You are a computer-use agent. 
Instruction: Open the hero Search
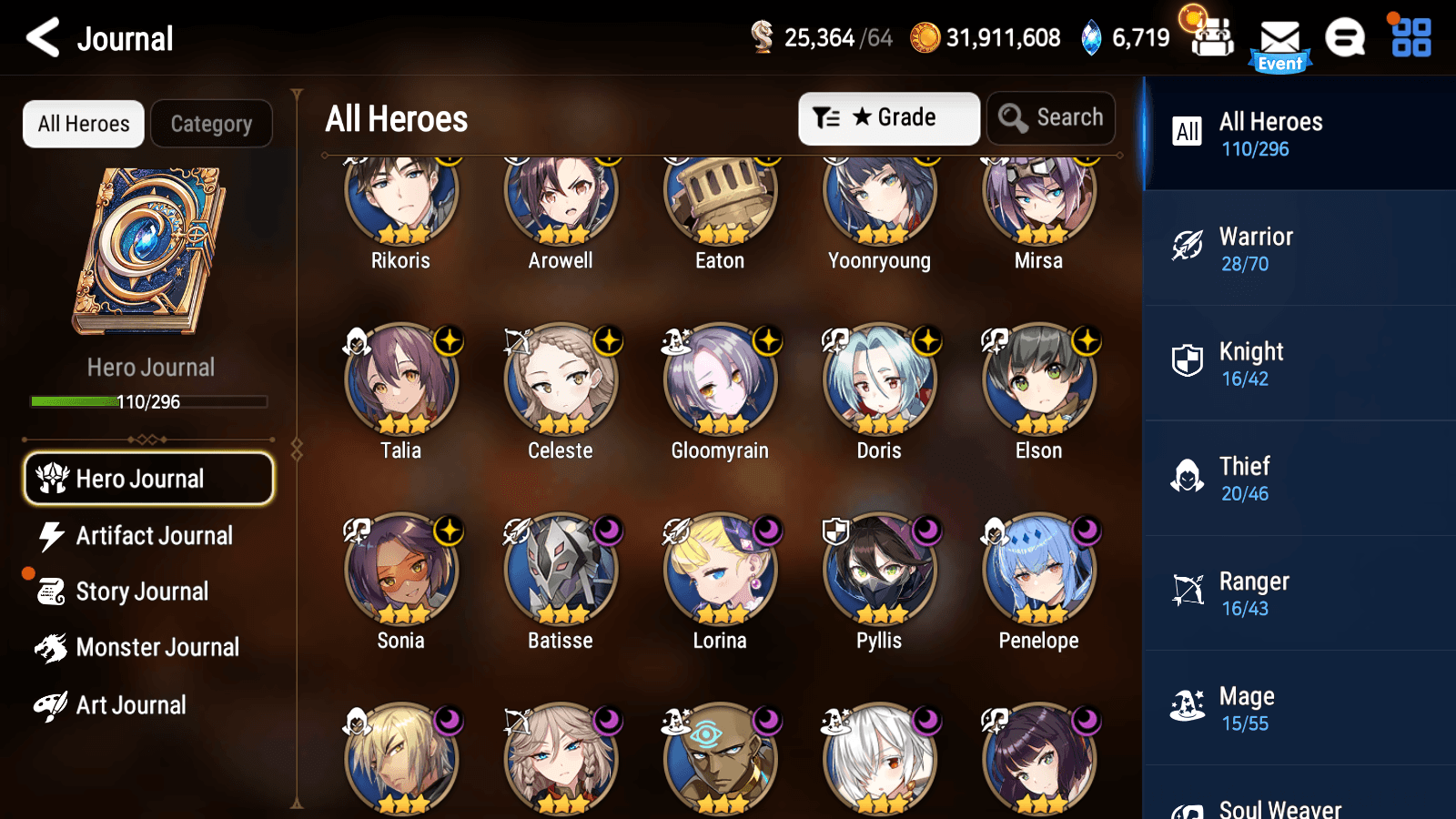[x=1051, y=117]
